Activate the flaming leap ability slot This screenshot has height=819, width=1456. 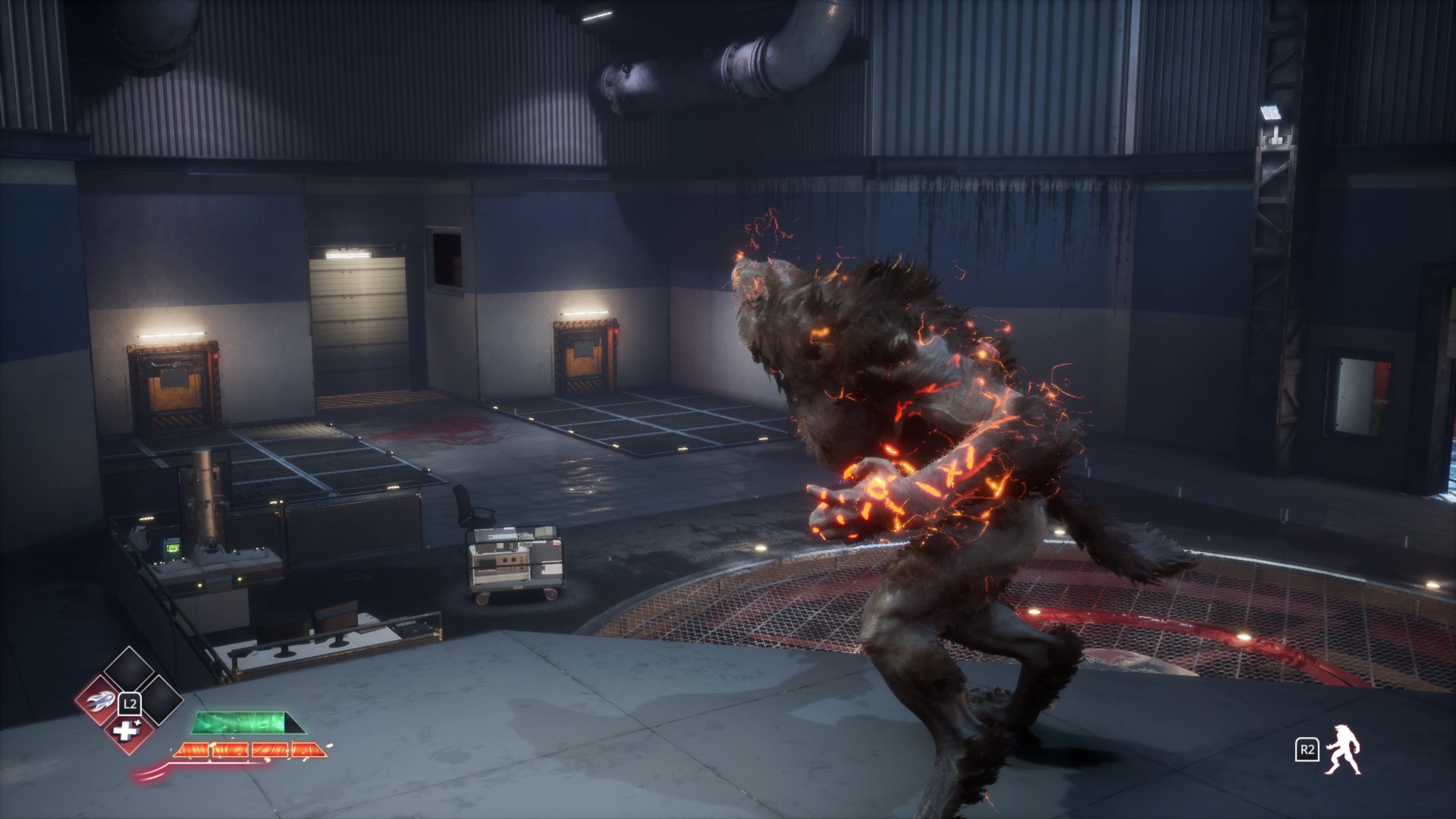[x=99, y=701]
